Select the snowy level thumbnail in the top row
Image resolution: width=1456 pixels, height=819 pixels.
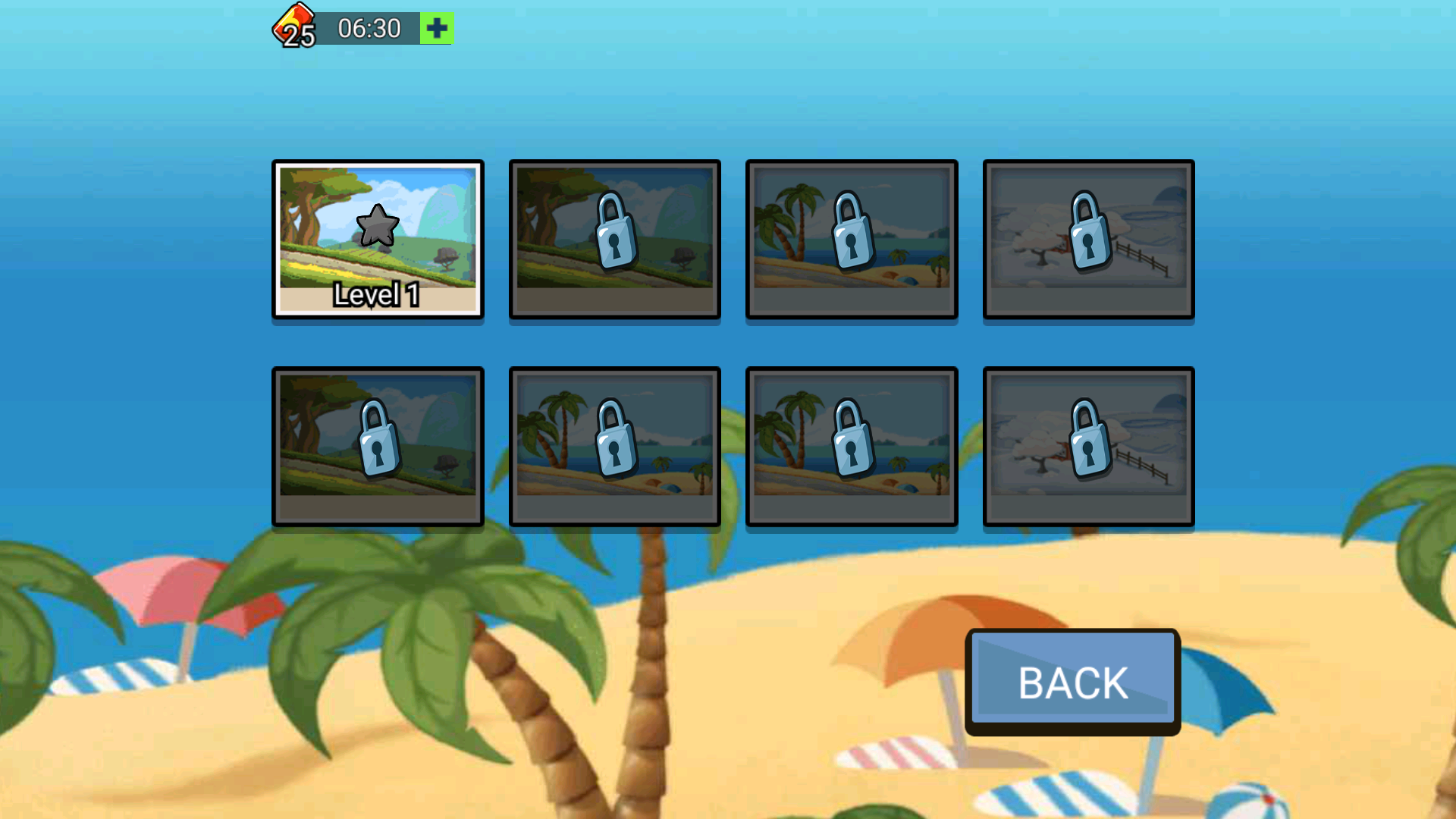pyautogui.click(x=1087, y=240)
